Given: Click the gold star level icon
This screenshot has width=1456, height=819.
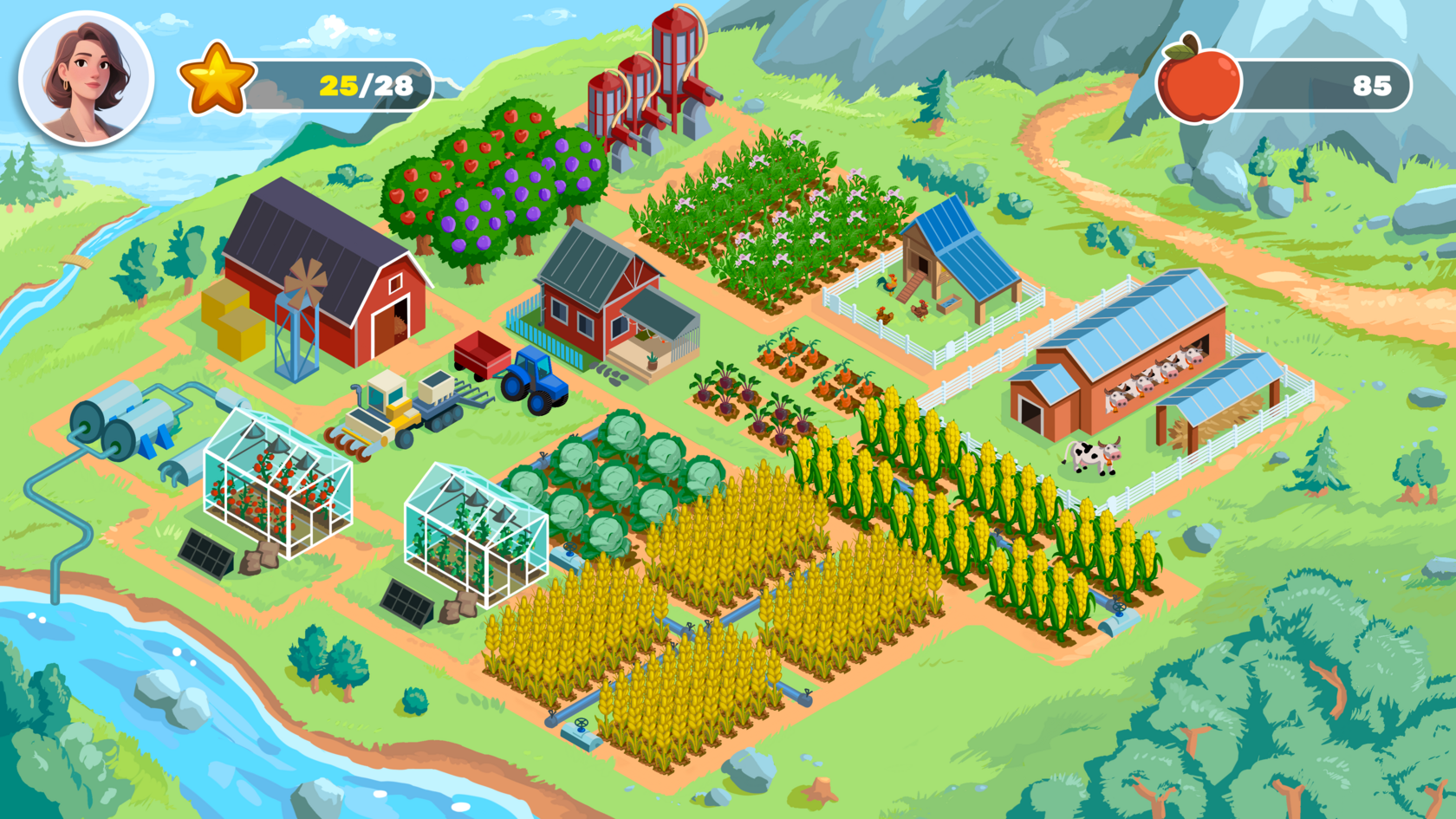Looking at the screenshot, I should [x=216, y=81].
